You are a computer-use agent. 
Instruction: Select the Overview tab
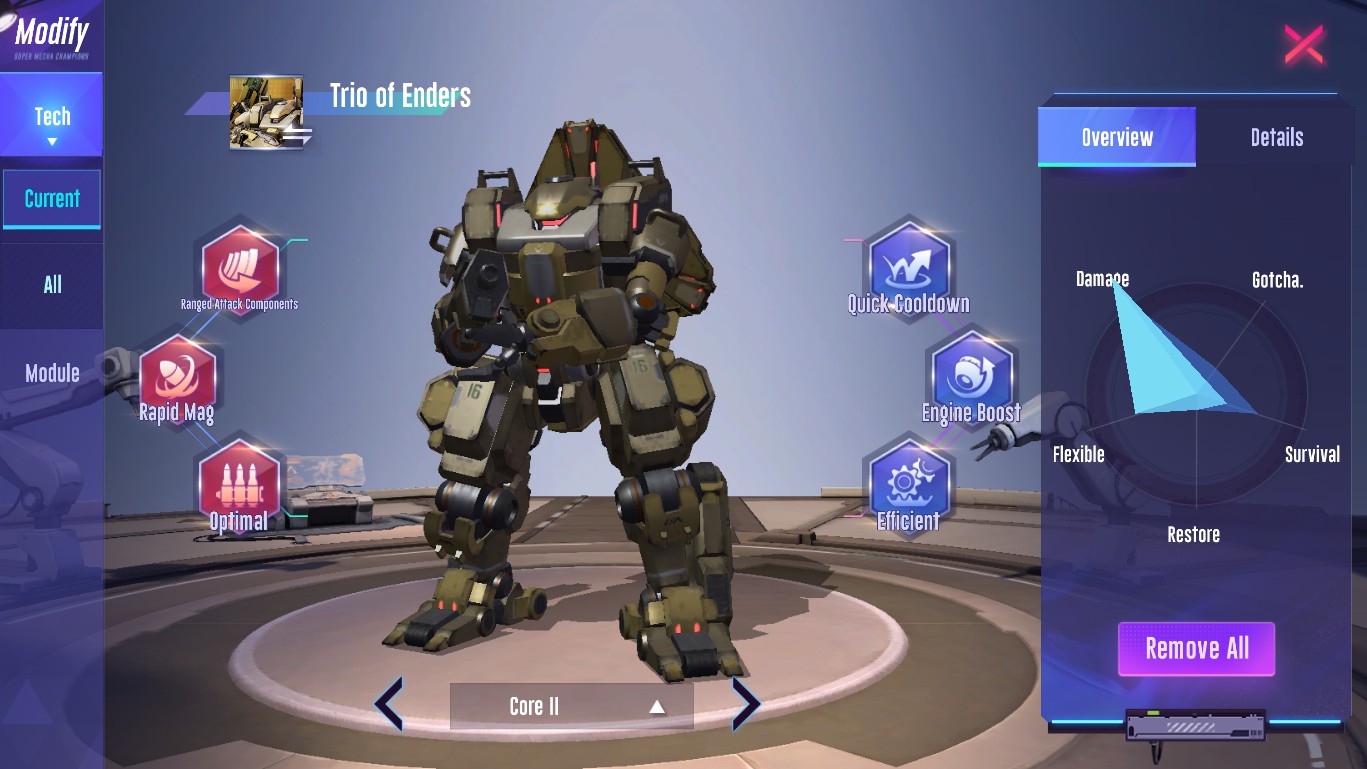click(x=1117, y=137)
